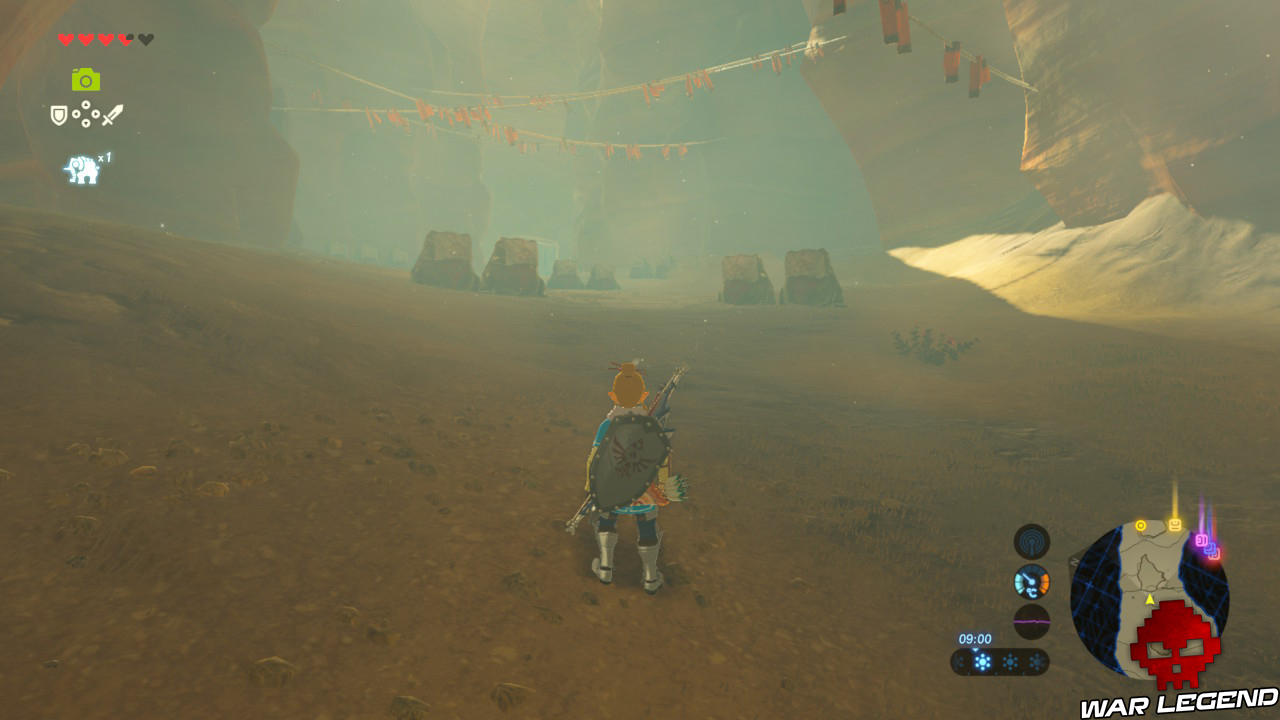Expand the D-pad right arrow selector
This screenshot has width=1280, height=720.
[x=95, y=114]
